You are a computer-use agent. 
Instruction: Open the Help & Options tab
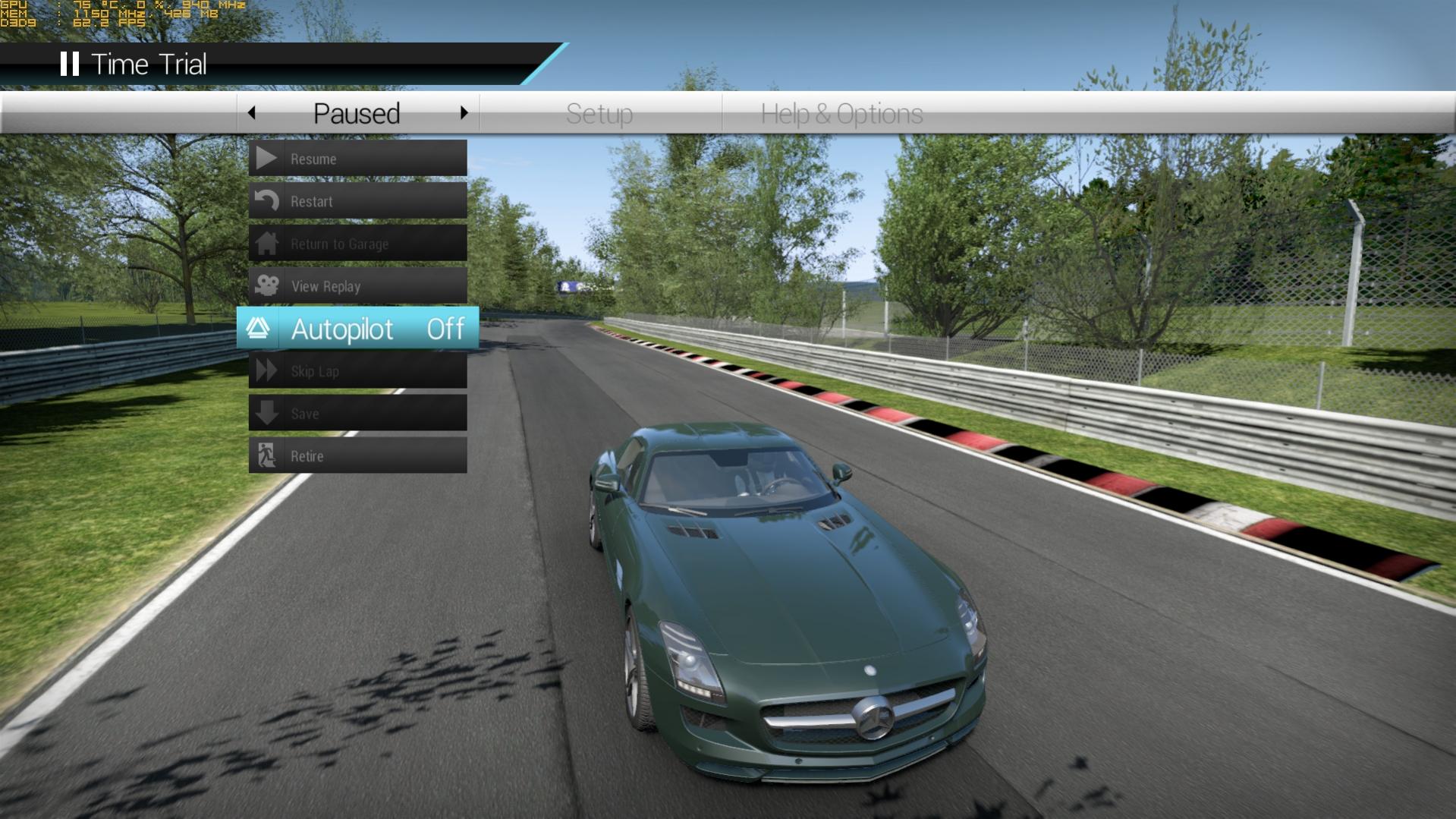[x=841, y=114]
